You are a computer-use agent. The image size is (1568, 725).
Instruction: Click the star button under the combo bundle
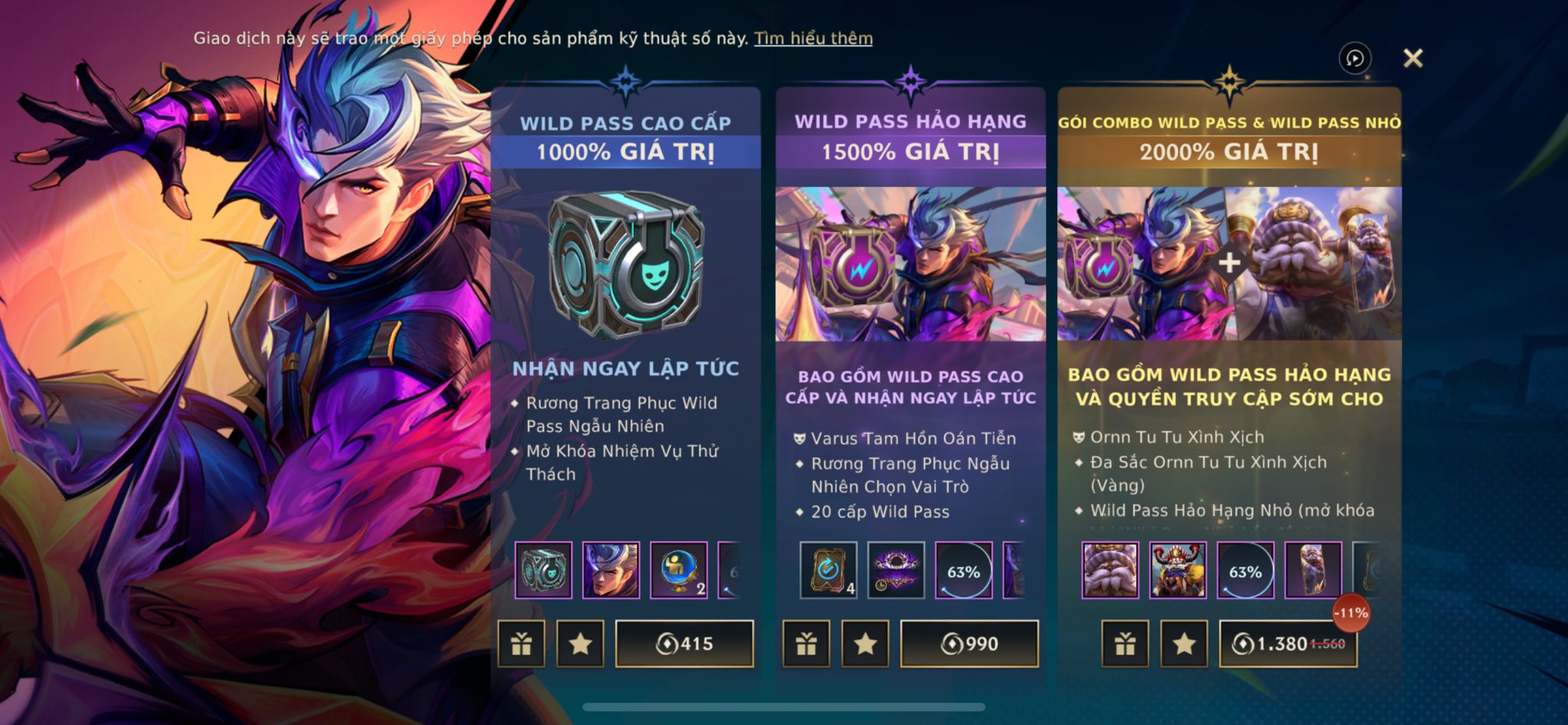(x=1184, y=644)
